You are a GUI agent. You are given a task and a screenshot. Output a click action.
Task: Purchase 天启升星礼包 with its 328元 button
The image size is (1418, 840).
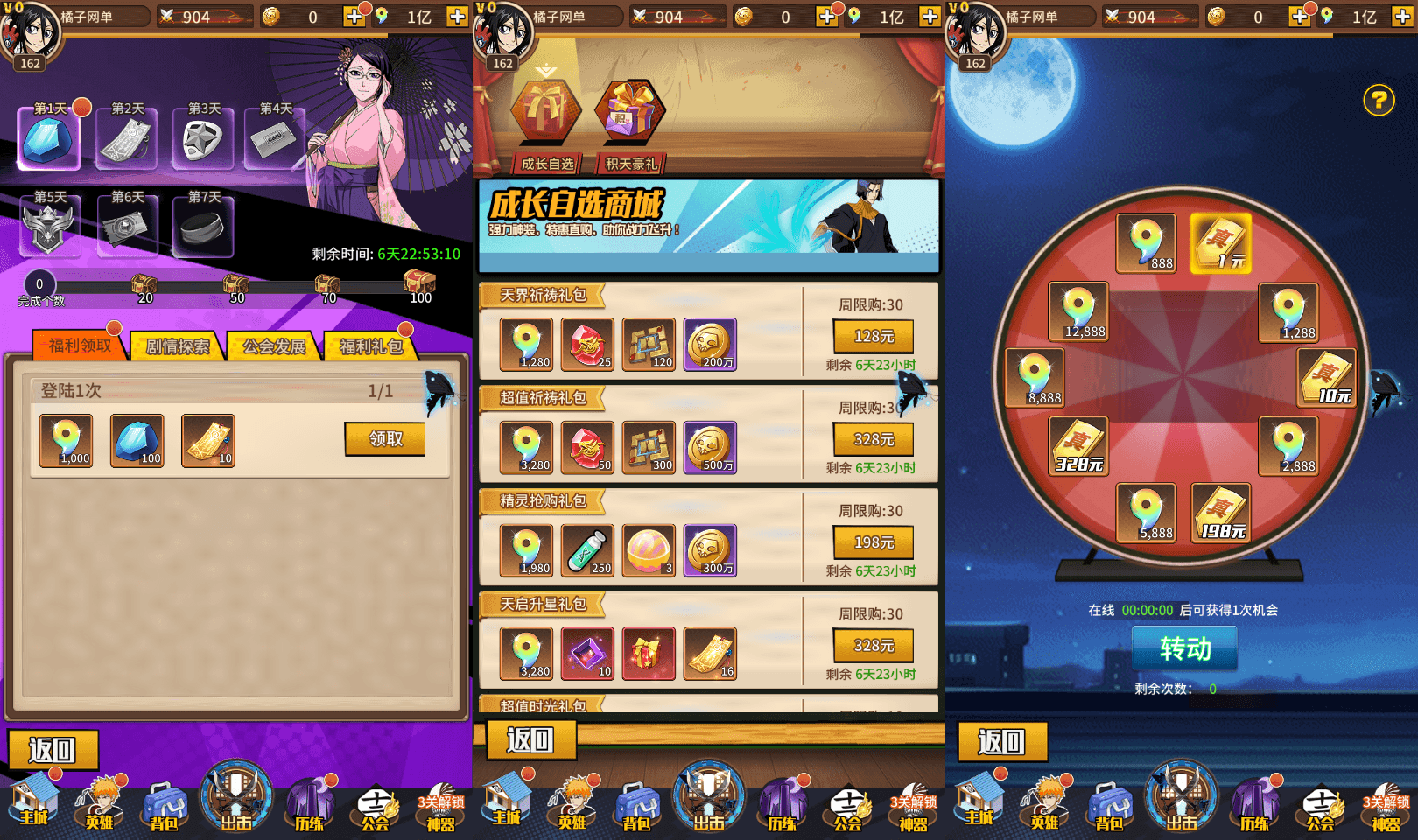[873, 646]
